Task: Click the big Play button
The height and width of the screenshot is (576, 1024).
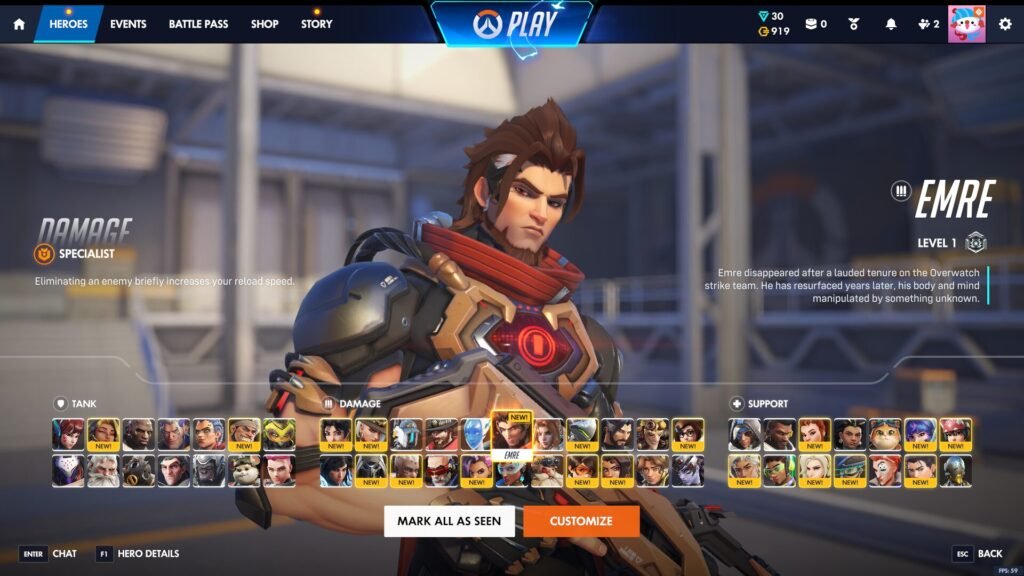Action: (511, 24)
